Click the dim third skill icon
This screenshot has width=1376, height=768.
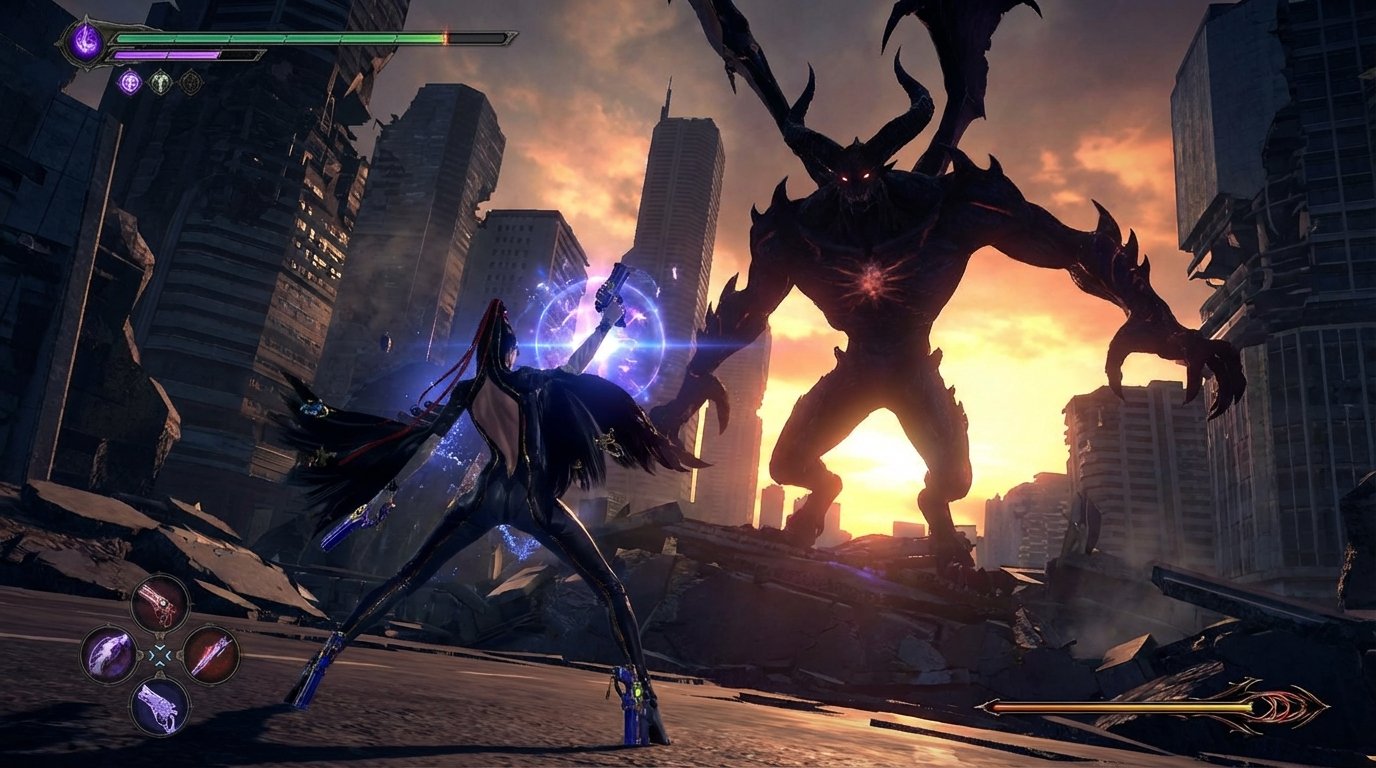click(x=190, y=82)
